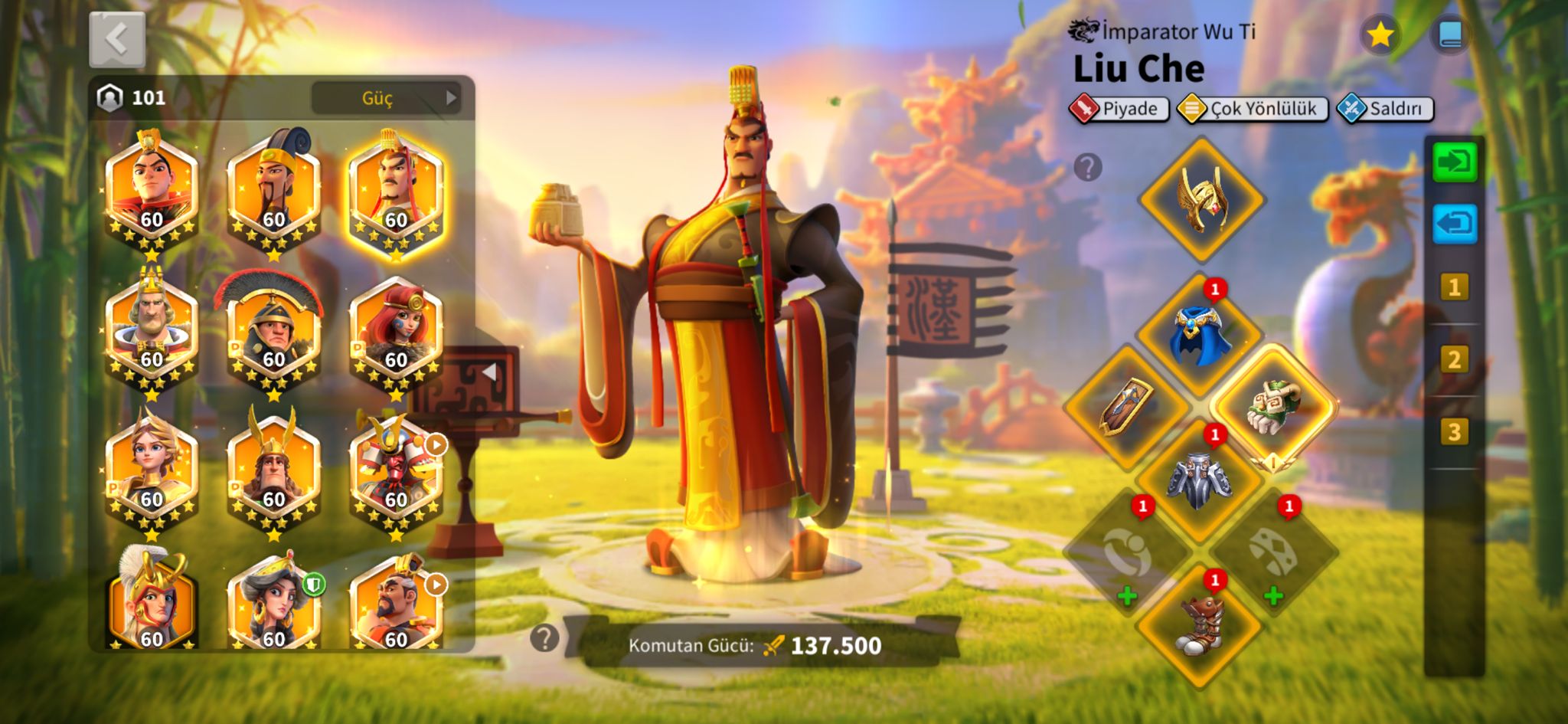
Task: Select the weapon shield equipment slot
Action: tap(1126, 406)
